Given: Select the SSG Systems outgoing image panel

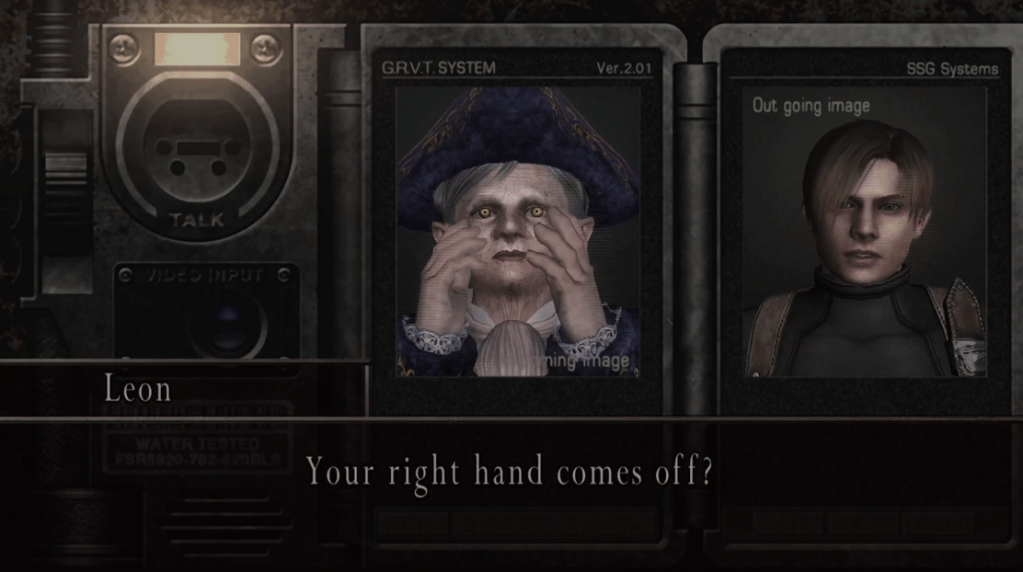Looking at the screenshot, I should click(x=864, y=232).
